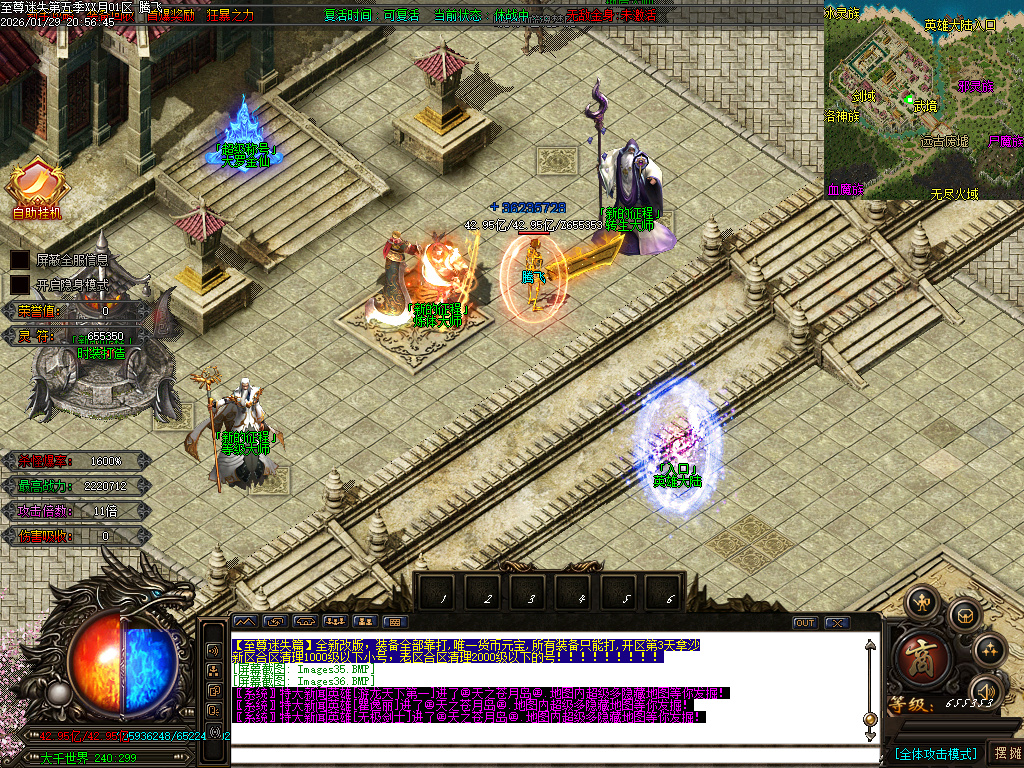
Task: Close the chat panel with X
Action: pyautogui.click(x=836, y=623)
